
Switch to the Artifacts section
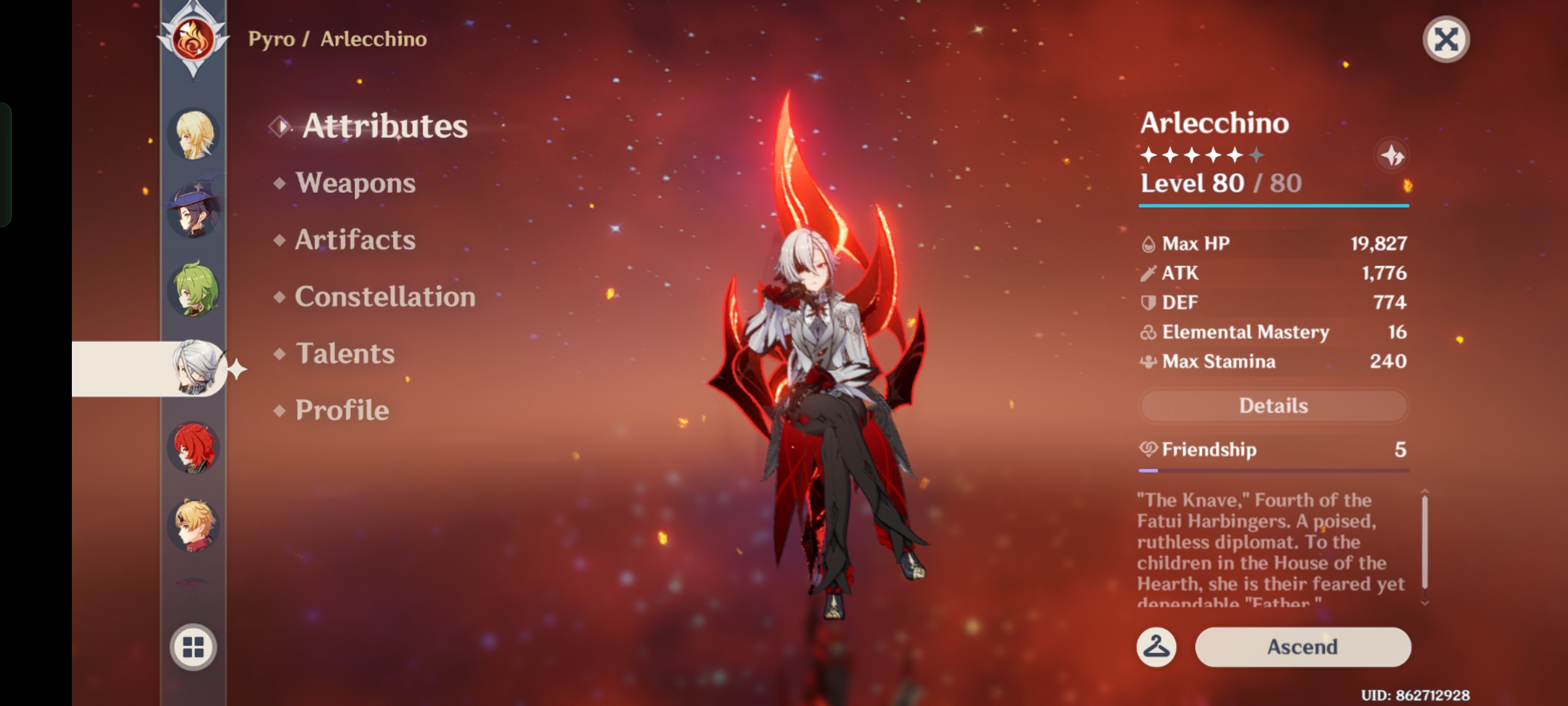click(x=355, y=241)
